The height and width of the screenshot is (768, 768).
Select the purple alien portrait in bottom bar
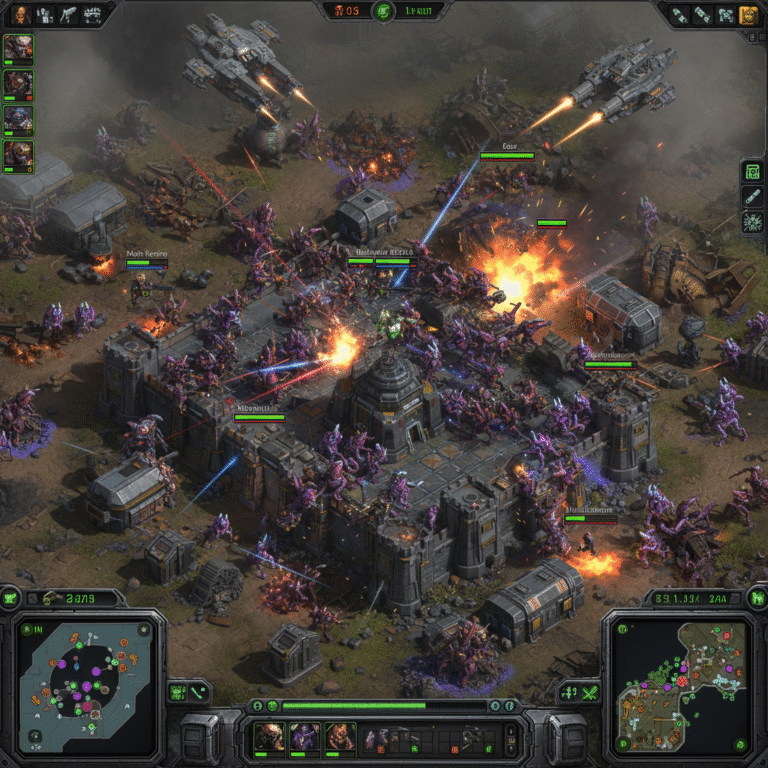click(304, 737)
